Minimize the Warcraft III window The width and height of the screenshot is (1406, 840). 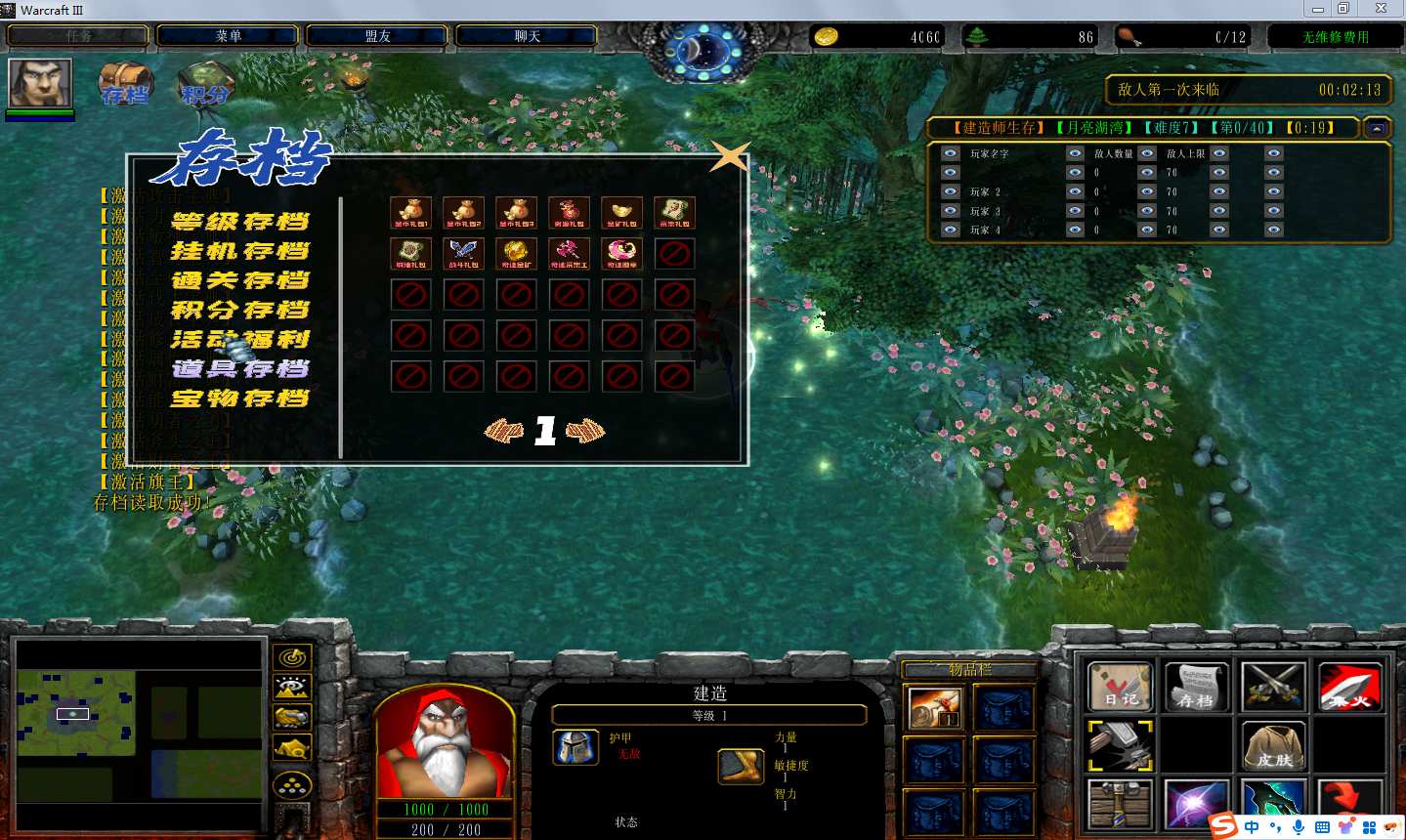(1318, 9)
